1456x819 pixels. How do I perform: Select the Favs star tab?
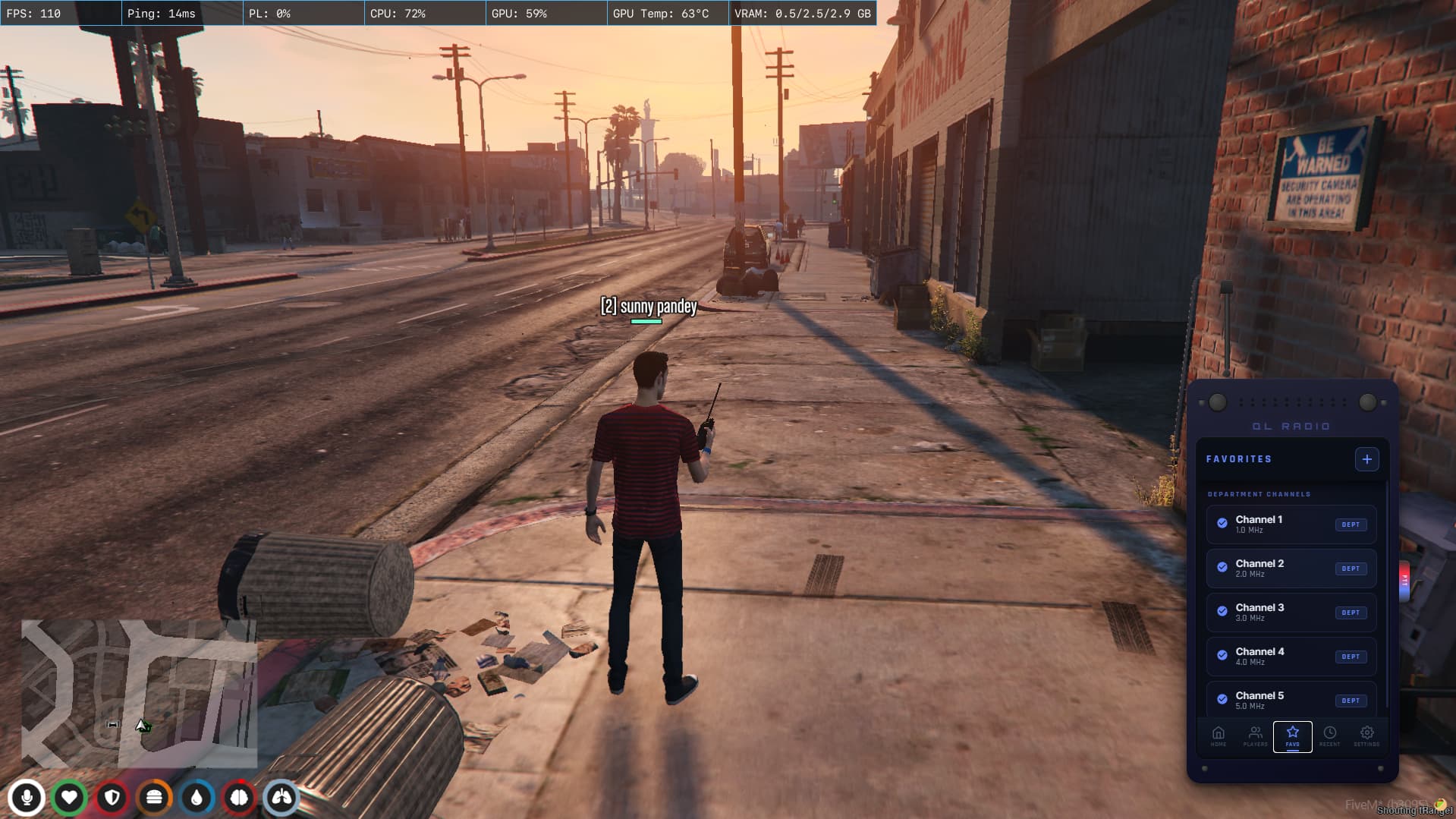[1292, 736]
